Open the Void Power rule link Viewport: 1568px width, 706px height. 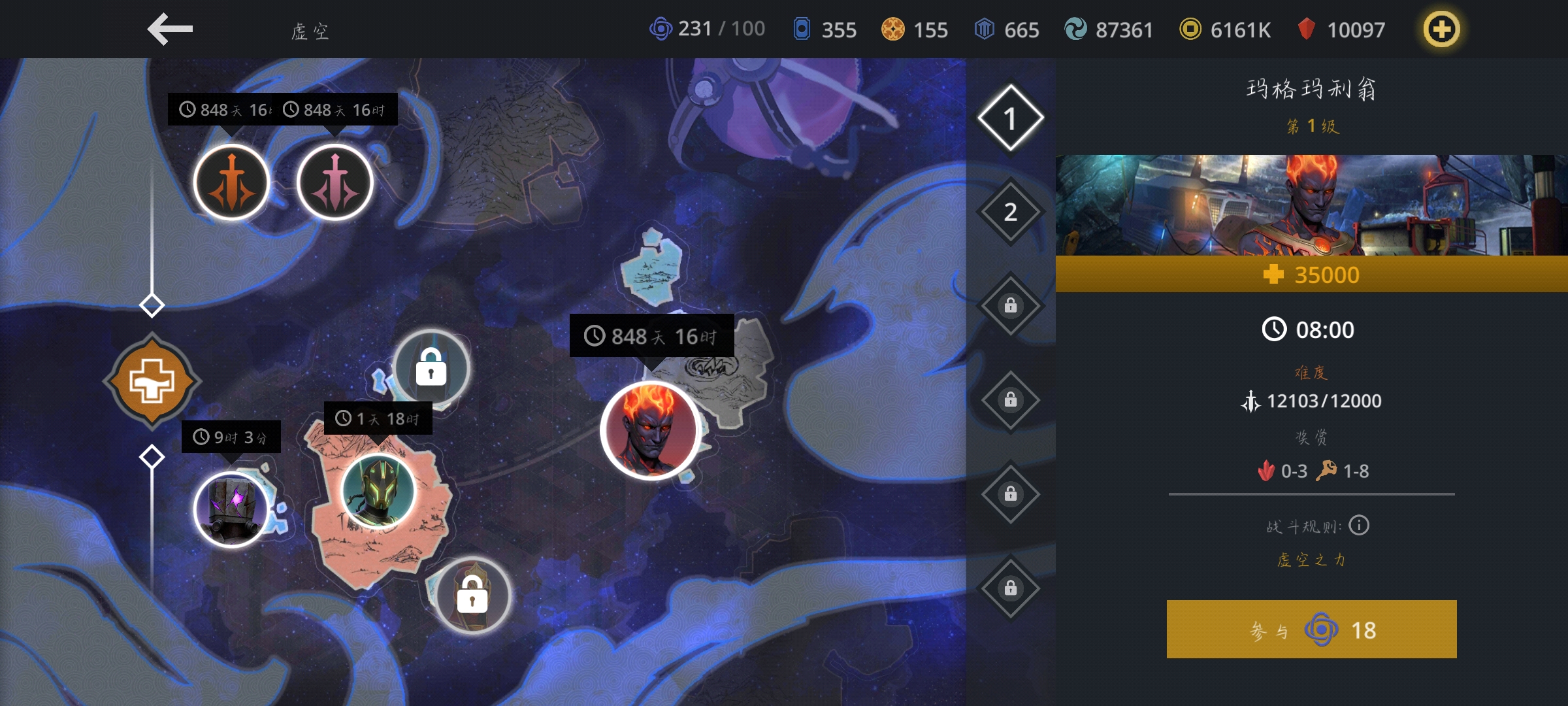click(1311, 560)
